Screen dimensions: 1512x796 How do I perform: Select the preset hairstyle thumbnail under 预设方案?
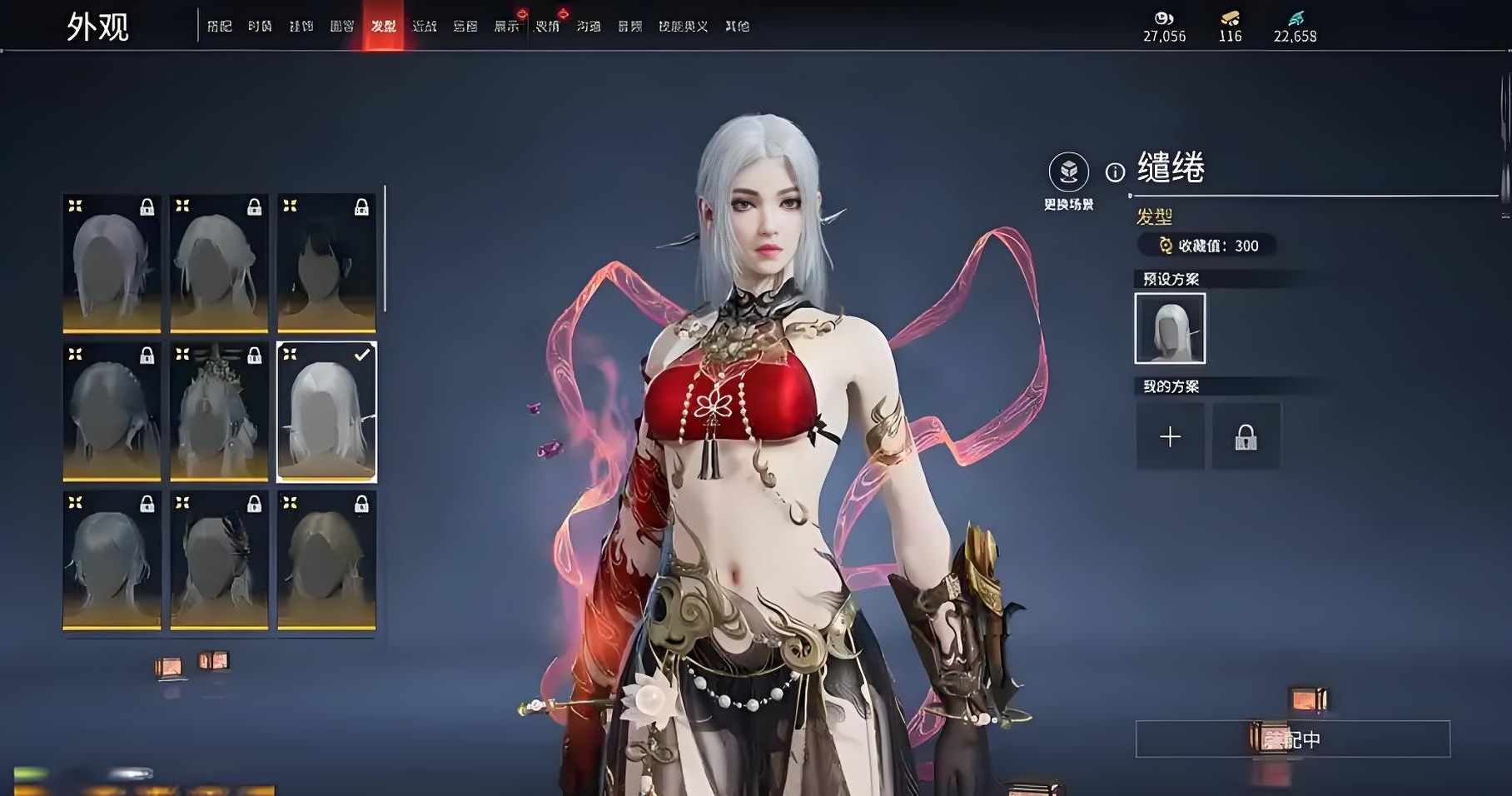(x=1170, y=328)
